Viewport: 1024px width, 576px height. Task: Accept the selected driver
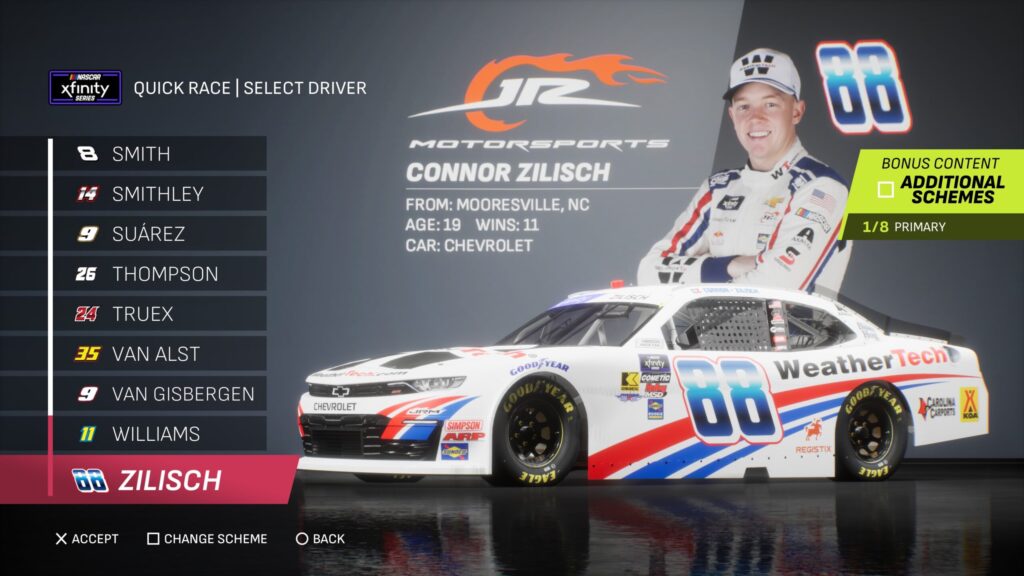[87, 539]
